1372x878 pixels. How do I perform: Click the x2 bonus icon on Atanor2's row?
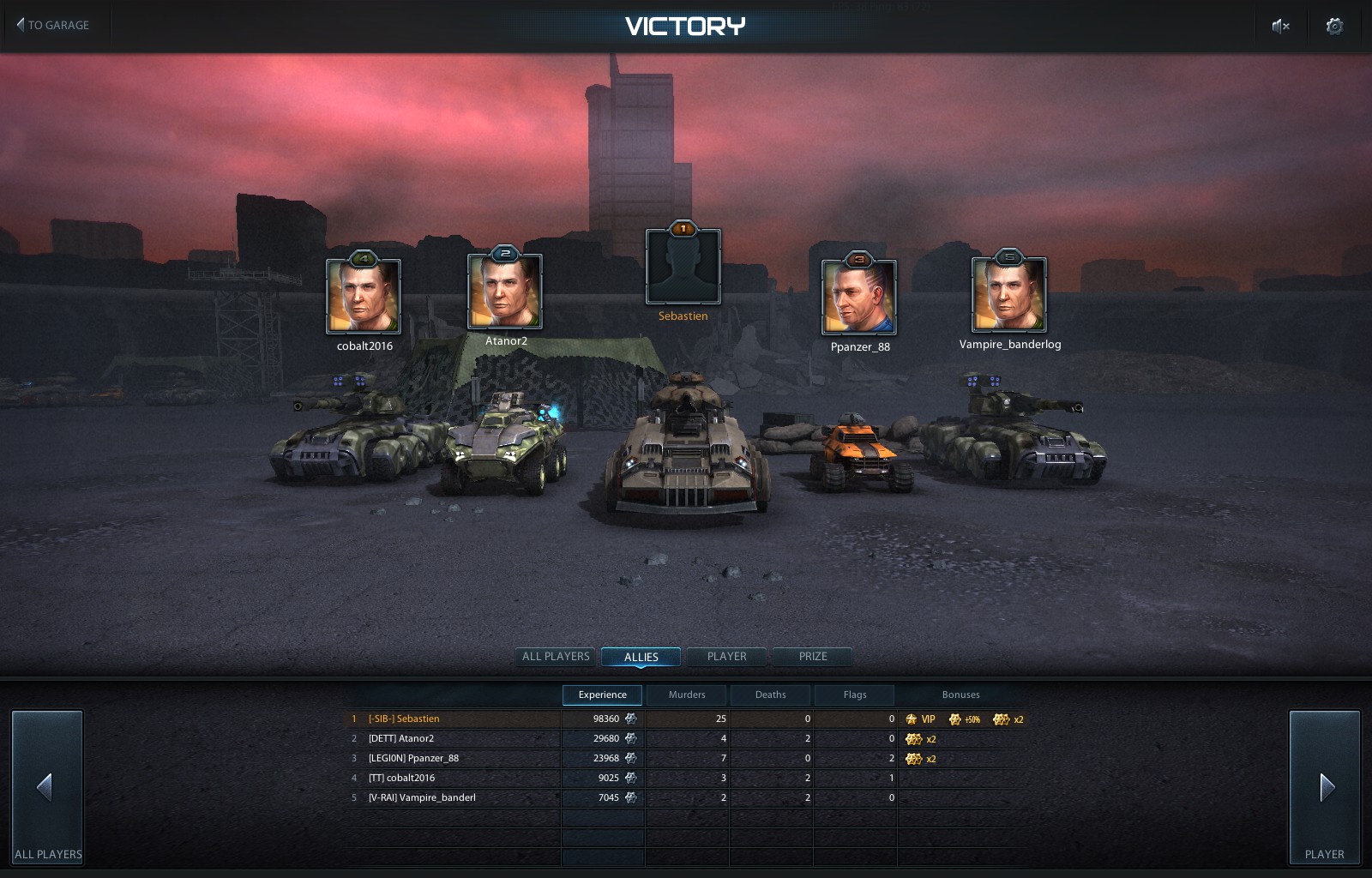[x=914, y=738]
